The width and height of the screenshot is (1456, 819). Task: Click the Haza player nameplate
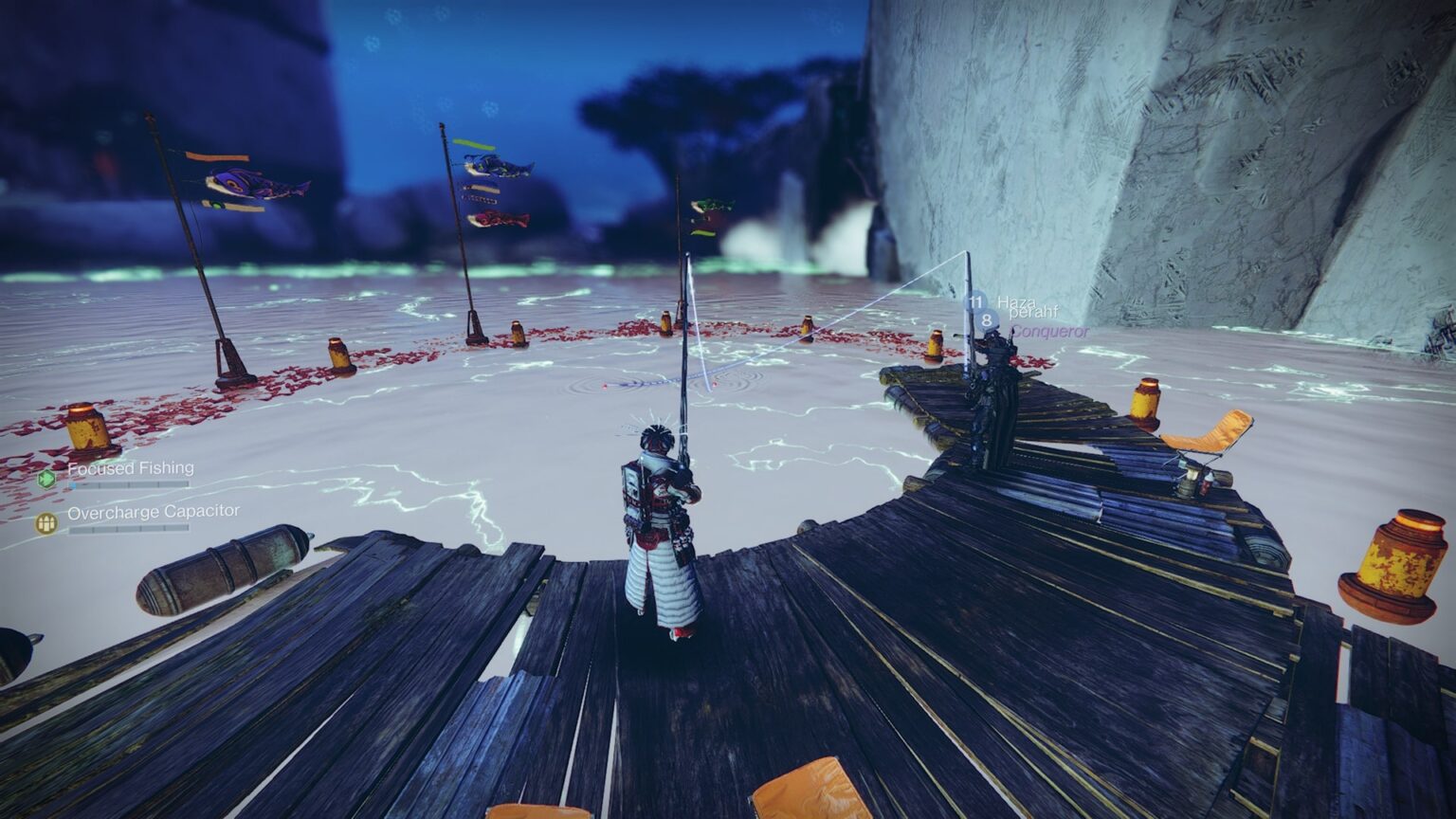click(x=1014, y=301)
